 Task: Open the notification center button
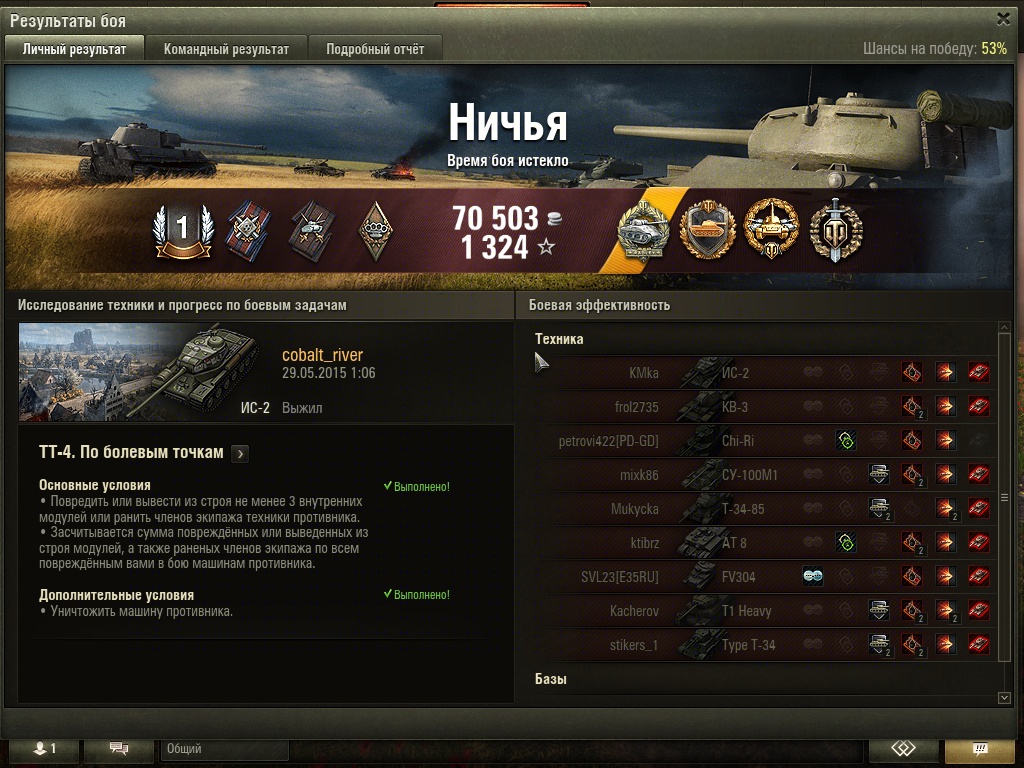pos(980,749)
